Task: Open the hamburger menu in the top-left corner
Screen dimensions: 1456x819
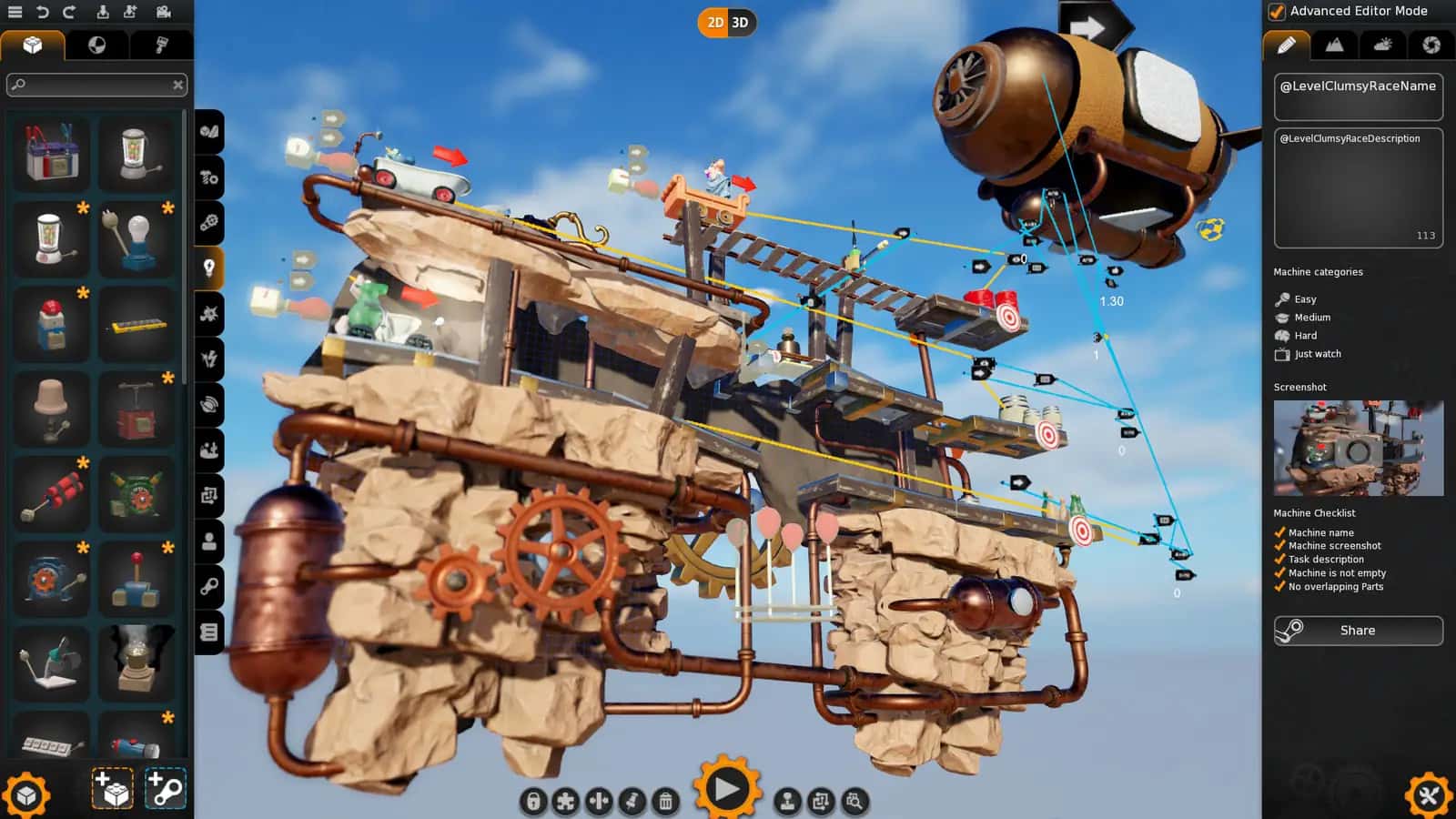Action: coord(14,12)
